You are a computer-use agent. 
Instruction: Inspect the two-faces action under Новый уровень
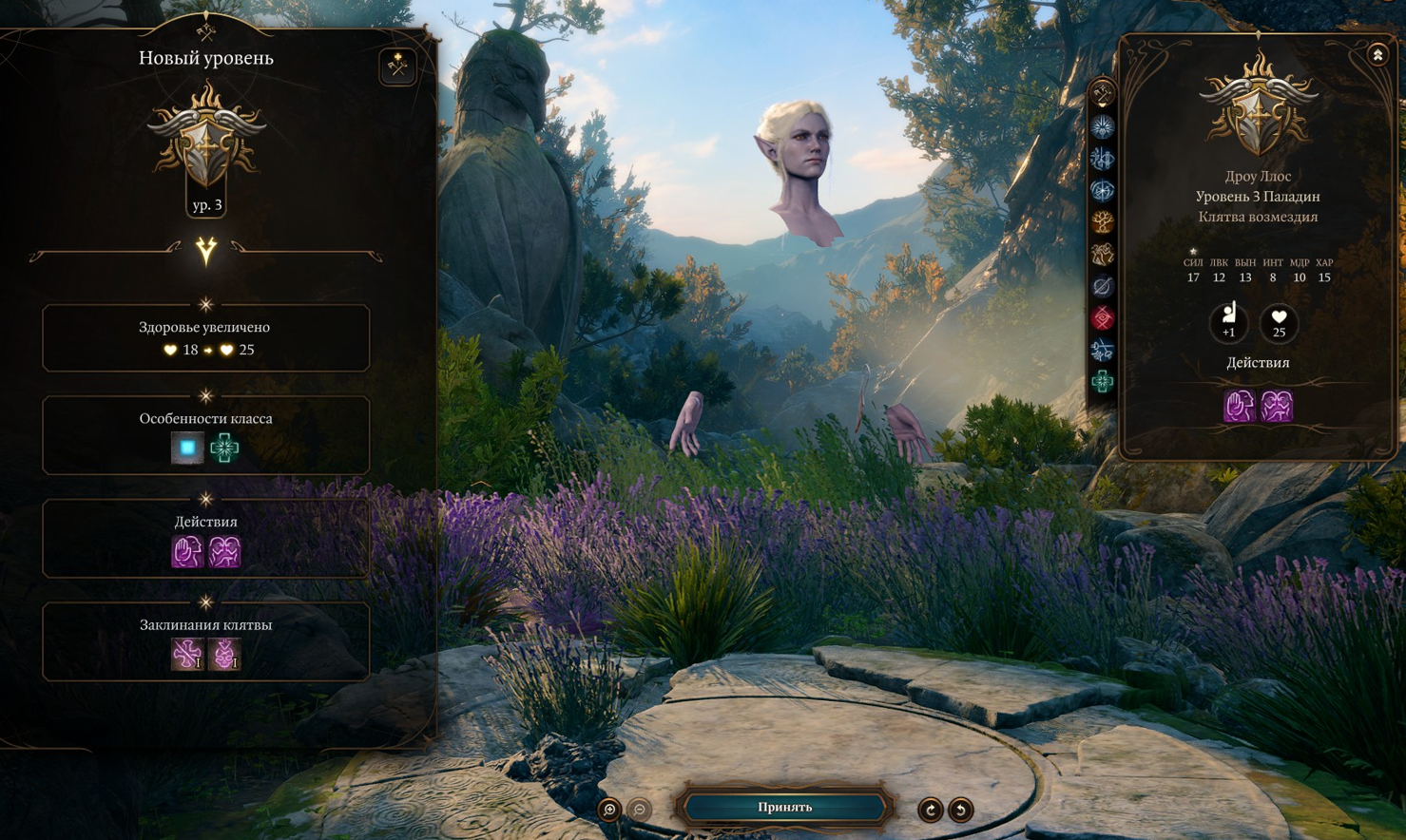[x=224, y=551]
